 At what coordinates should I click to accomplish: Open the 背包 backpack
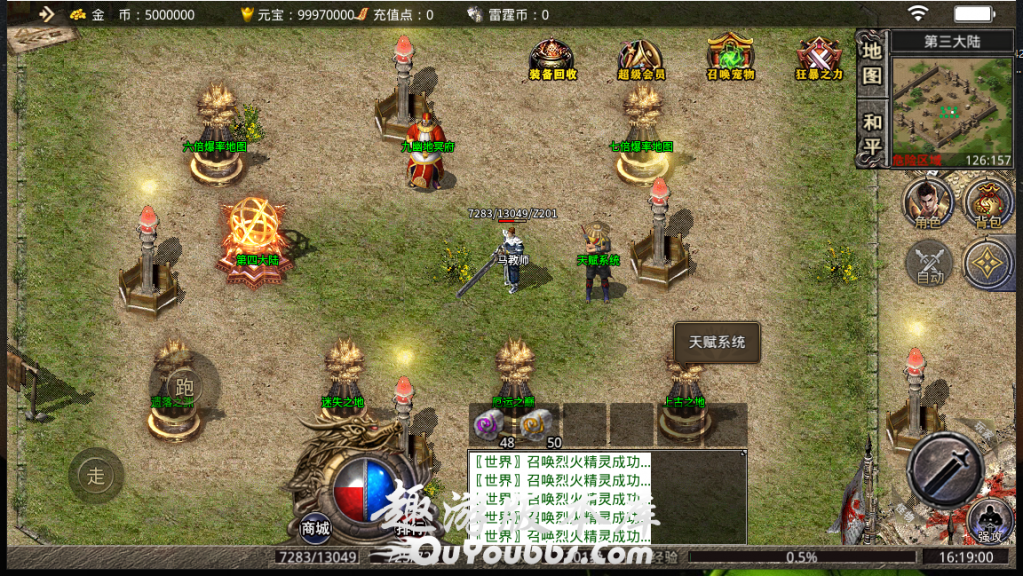989,203
